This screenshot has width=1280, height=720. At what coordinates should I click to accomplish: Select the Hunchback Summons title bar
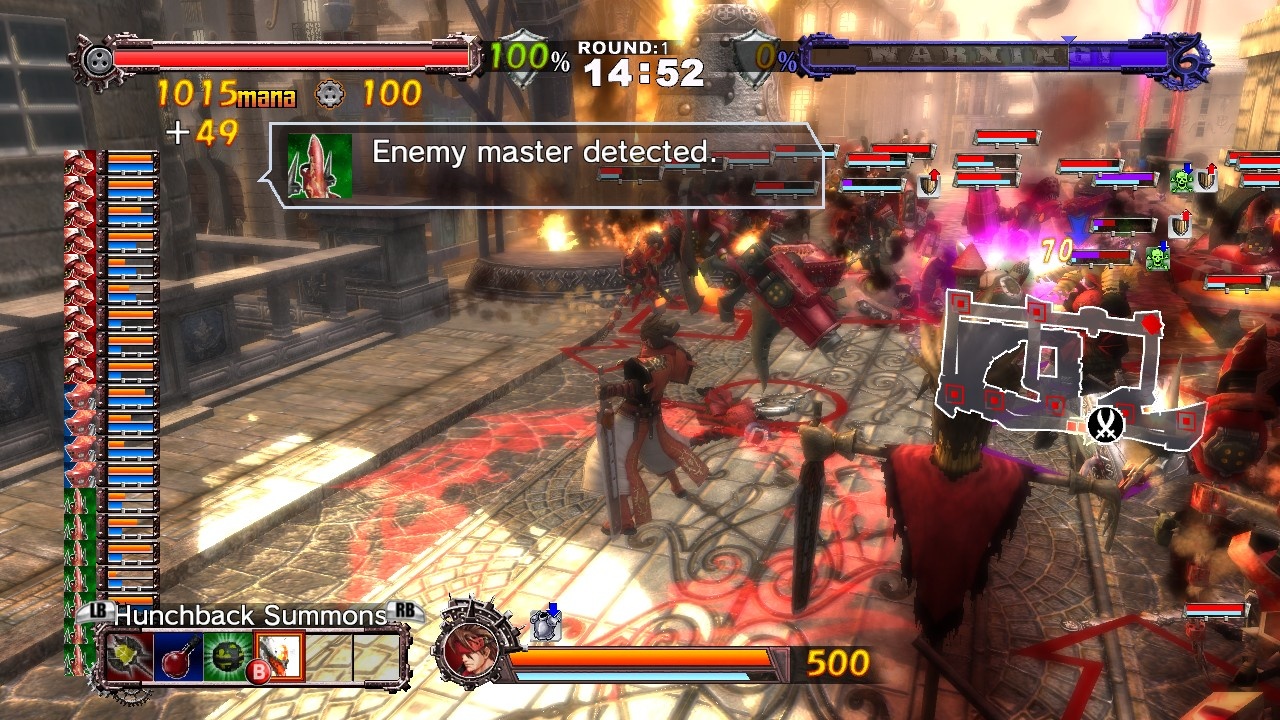[248, 615]
